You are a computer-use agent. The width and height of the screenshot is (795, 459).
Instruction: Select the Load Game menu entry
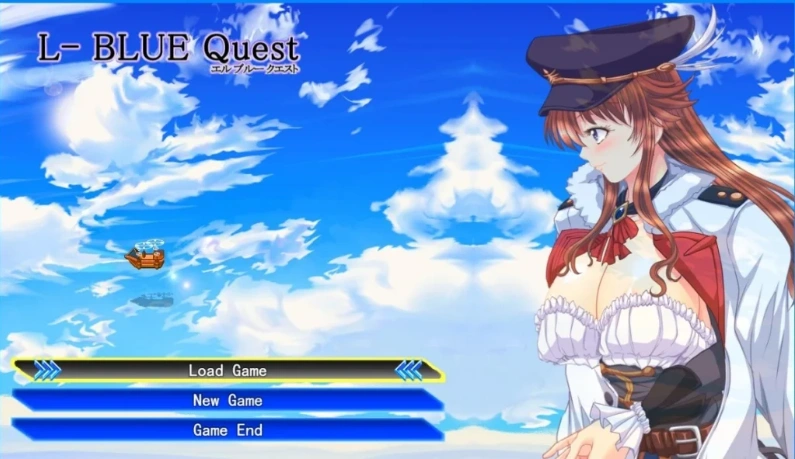228,370
